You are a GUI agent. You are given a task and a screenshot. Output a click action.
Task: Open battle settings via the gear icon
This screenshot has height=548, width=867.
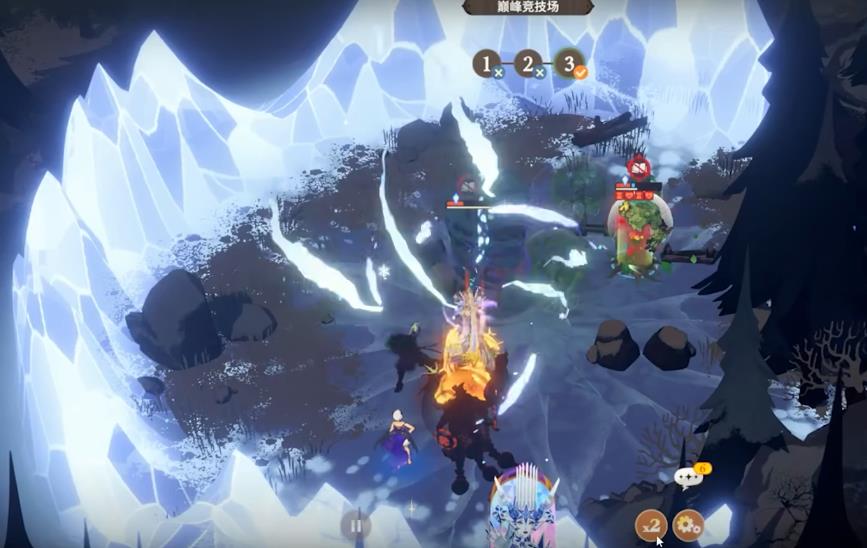[687, 524]
